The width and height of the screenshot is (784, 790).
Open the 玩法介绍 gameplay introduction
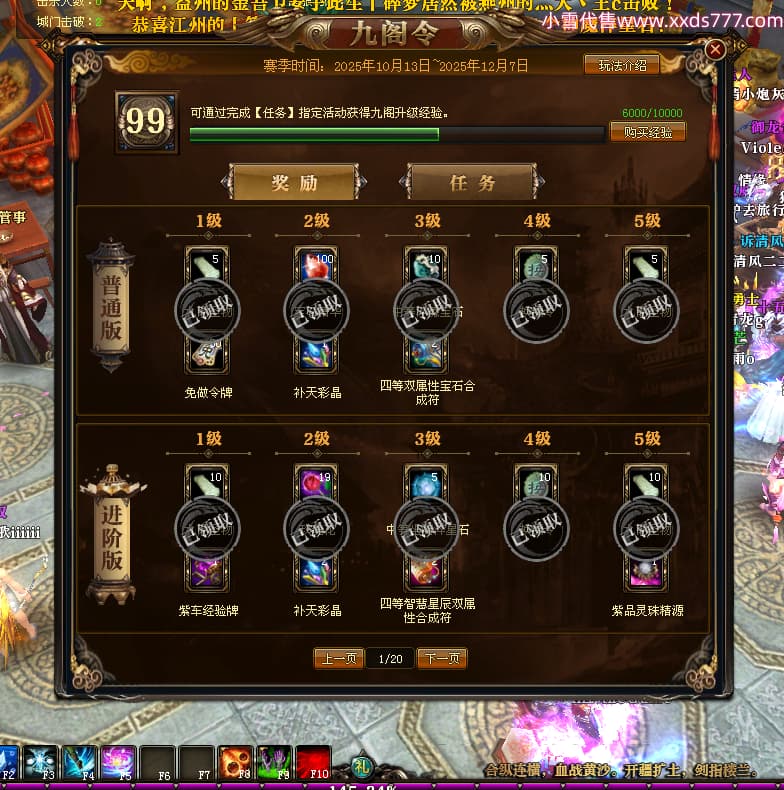[x=621, y=65]
